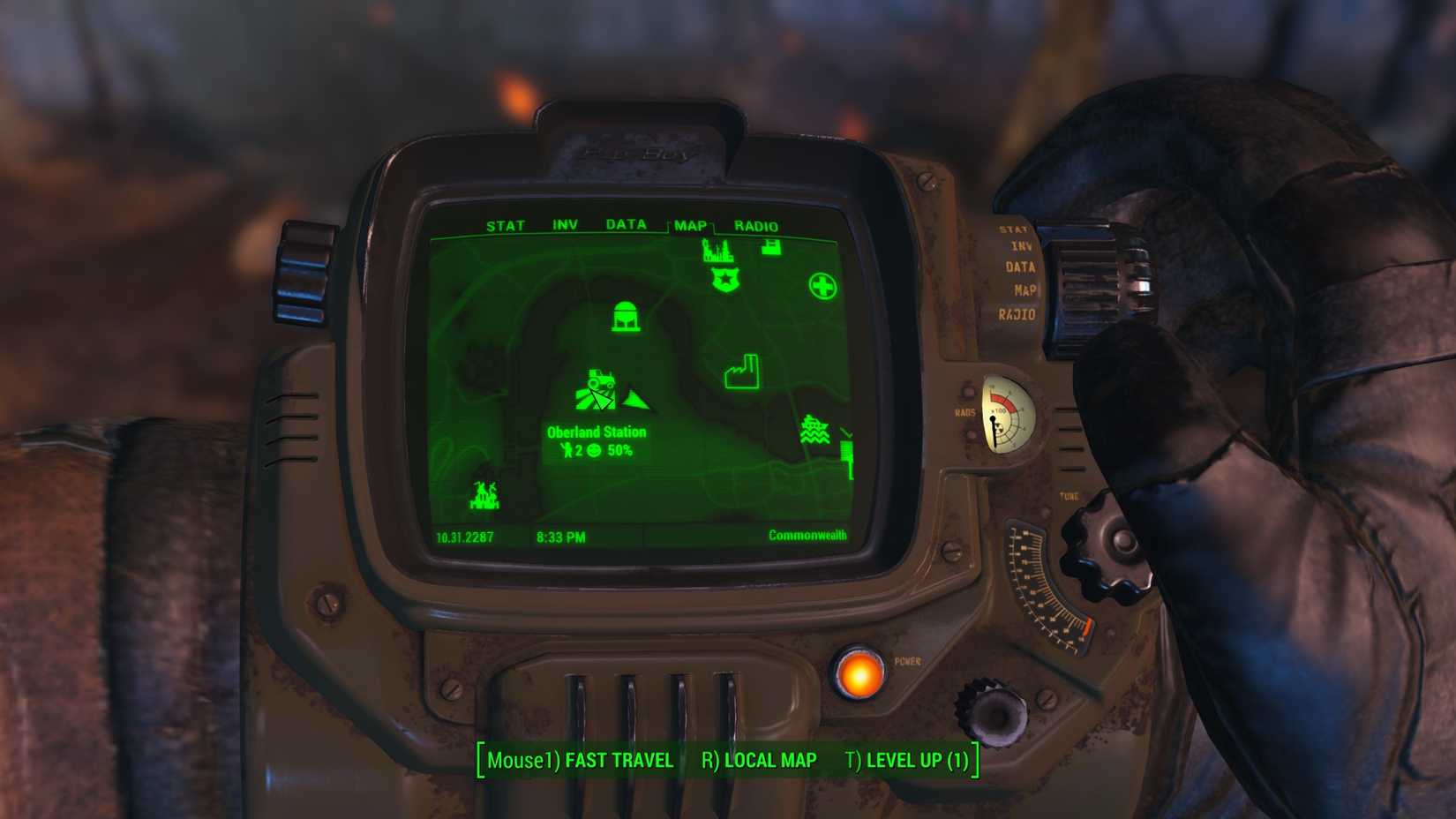Click the hospital cross marker

point(821,284)
